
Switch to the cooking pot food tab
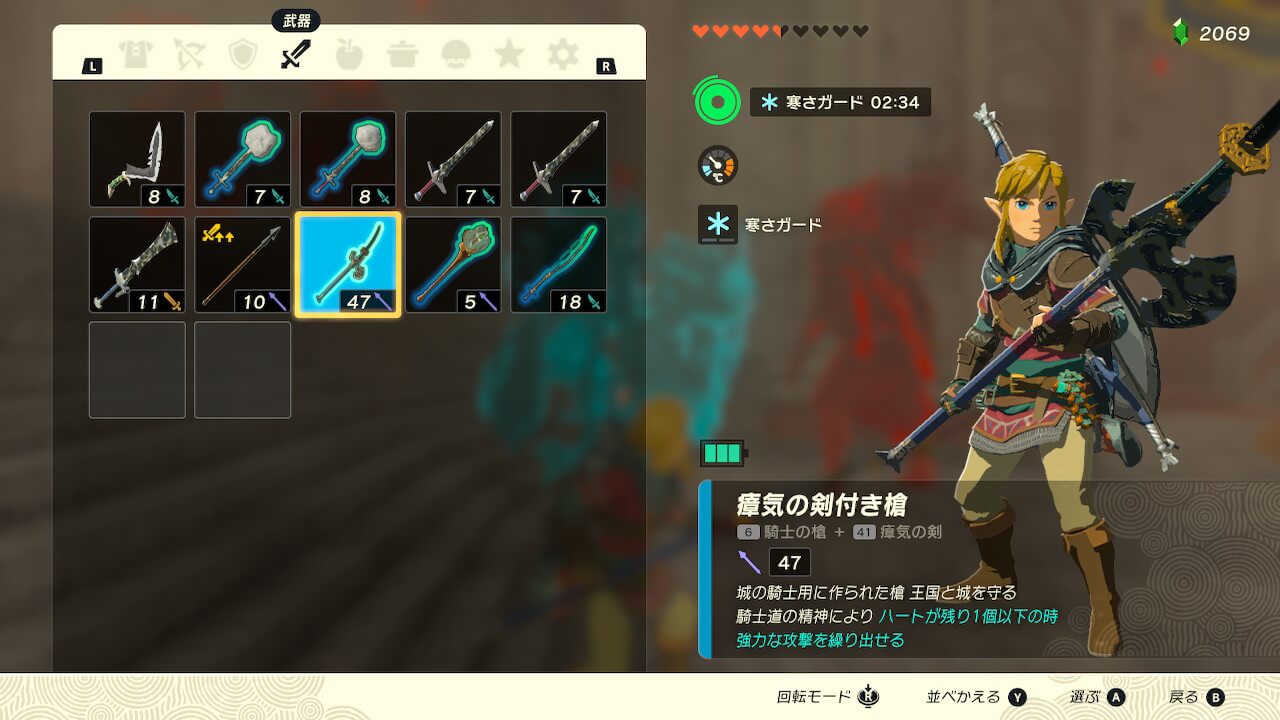403,54
